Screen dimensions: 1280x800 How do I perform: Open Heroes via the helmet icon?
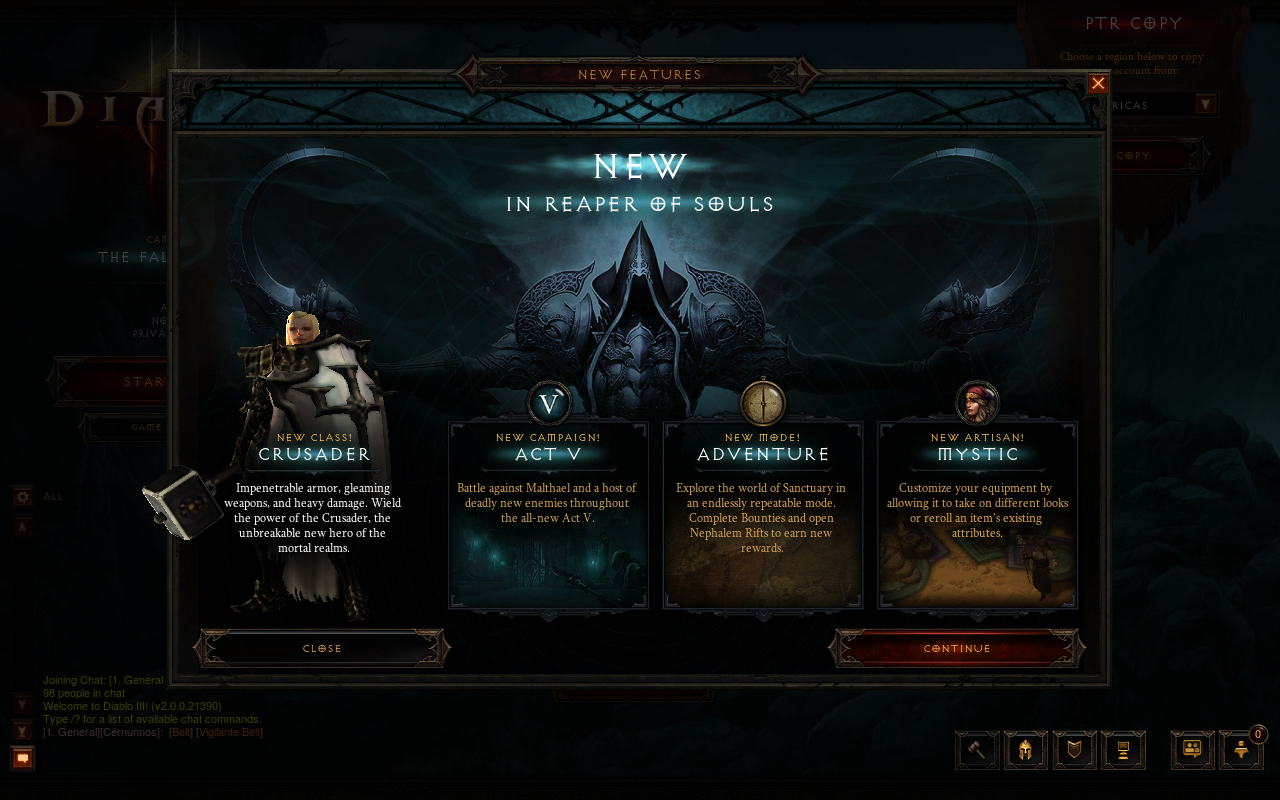pos(1026,750)
